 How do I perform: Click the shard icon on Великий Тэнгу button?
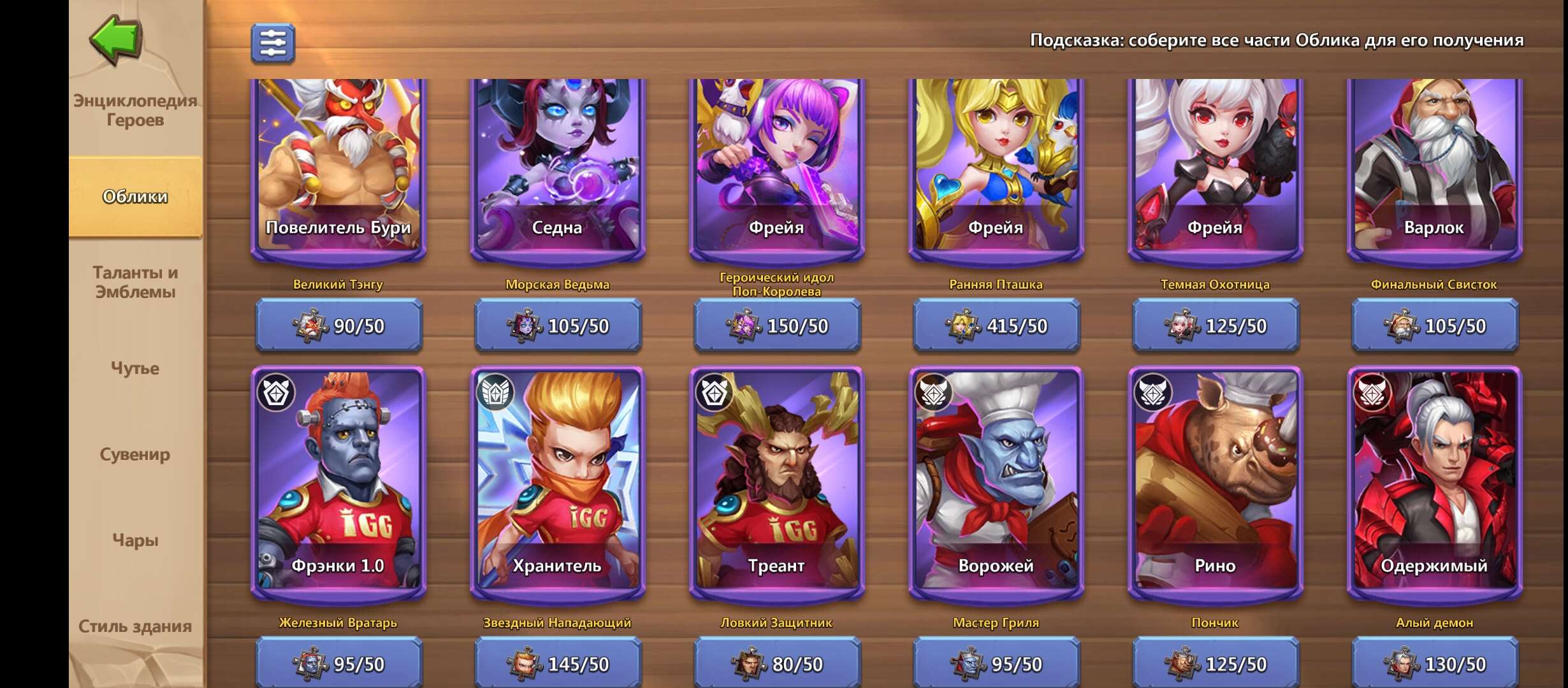(x=309, y=327)
